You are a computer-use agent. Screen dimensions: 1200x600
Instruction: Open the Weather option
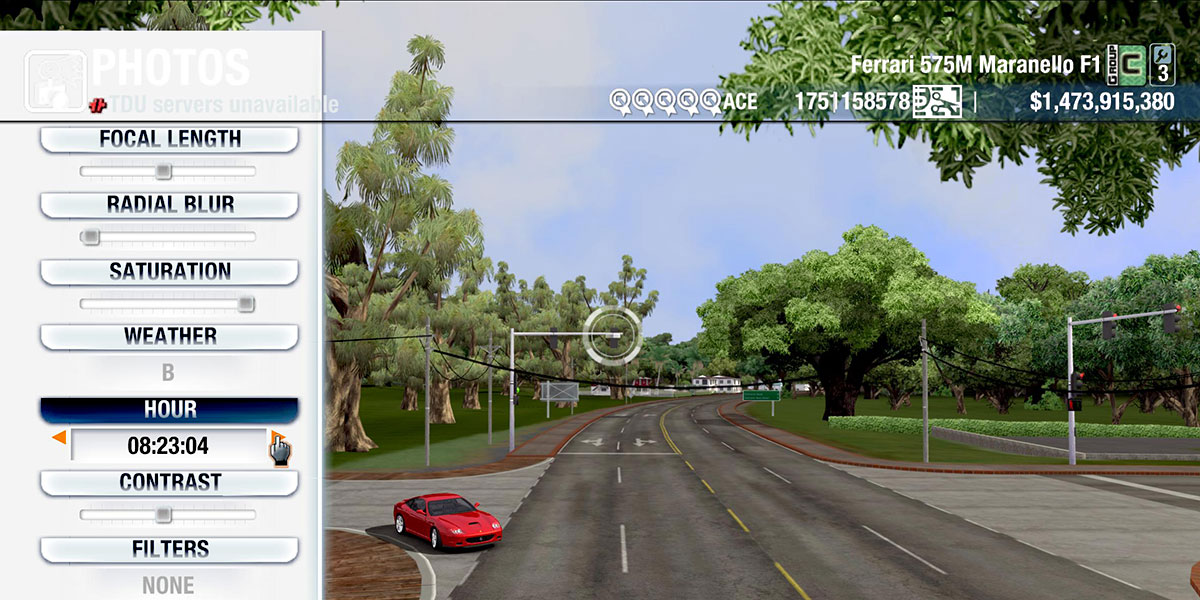[x=169, y=336]
